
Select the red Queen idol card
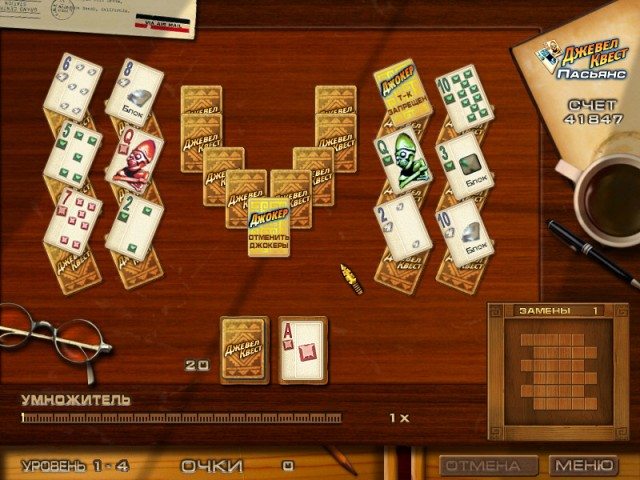(x=135, y=160)
